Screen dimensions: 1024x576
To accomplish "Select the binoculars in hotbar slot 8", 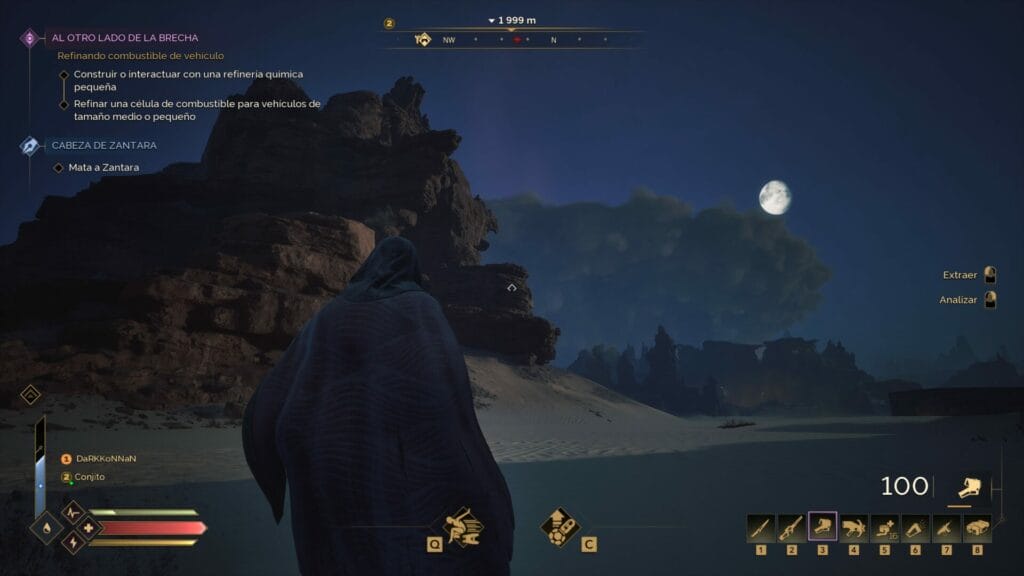I will (978, 528).
